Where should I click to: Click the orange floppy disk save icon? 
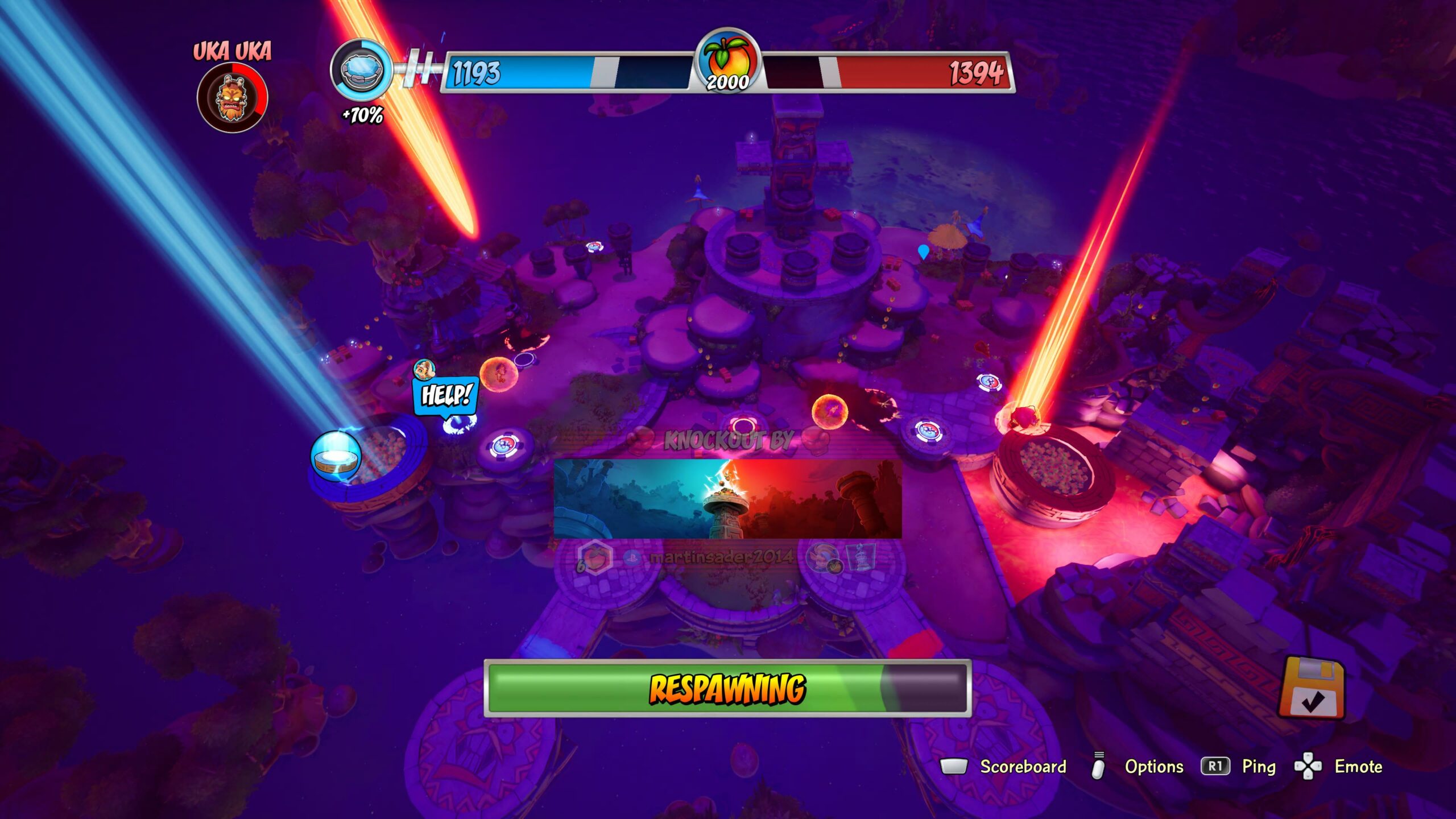pos(1312,688)
